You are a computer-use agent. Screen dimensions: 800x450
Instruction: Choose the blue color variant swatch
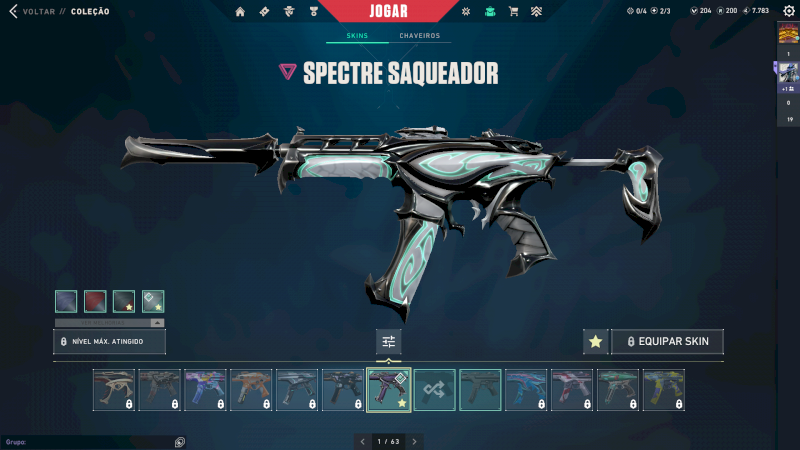pyautogui.click(x=66, y=301)
